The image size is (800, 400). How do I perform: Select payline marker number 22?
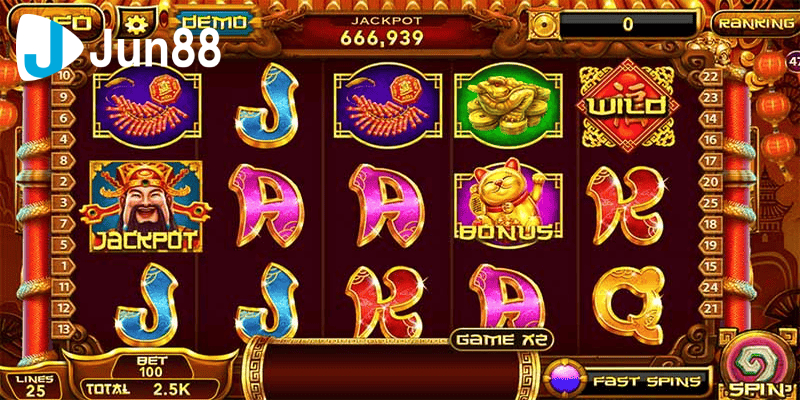pos(711,75)
